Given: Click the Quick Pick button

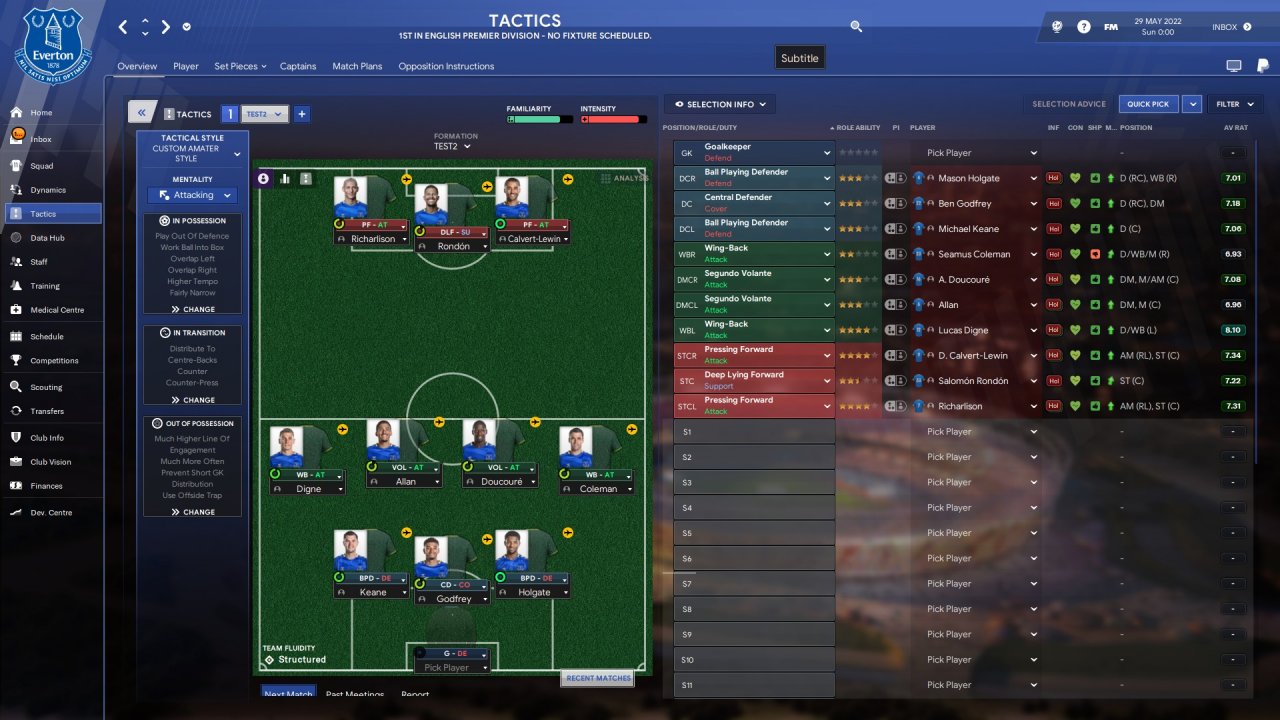Looking at the screenshot, I should pos(1147,104).
